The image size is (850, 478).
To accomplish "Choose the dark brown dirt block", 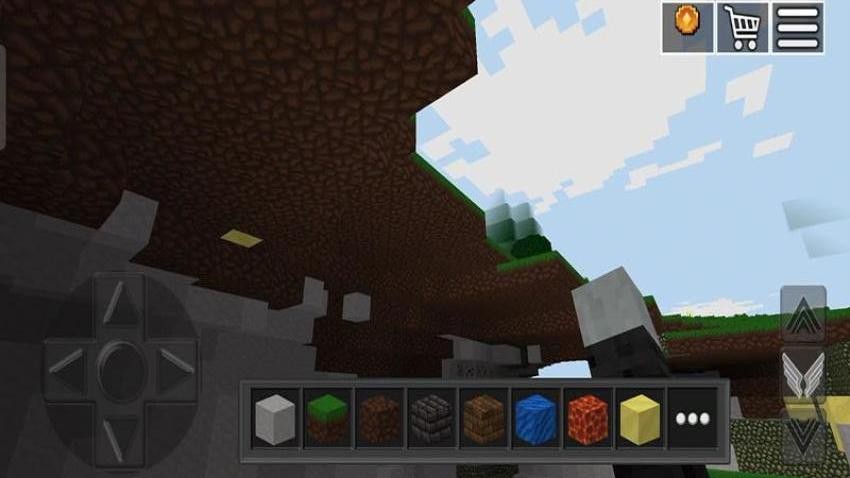I will 377,415.
